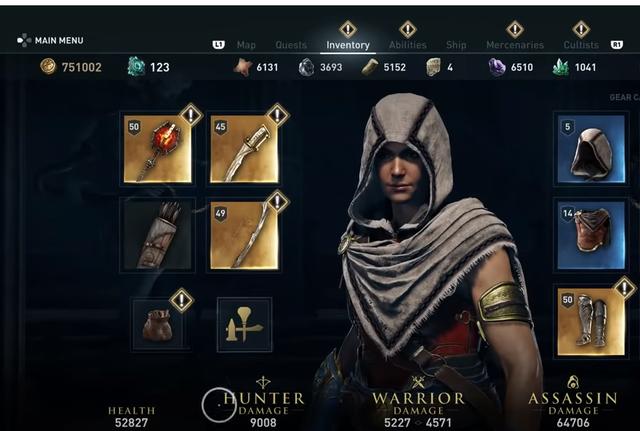
Task: Open the Quests tab
Action: tap(291, 45)
